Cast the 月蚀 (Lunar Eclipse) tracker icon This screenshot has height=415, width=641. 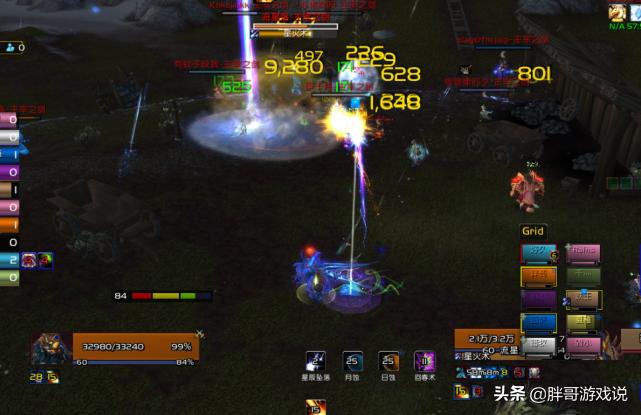click(x=351, y=360)
